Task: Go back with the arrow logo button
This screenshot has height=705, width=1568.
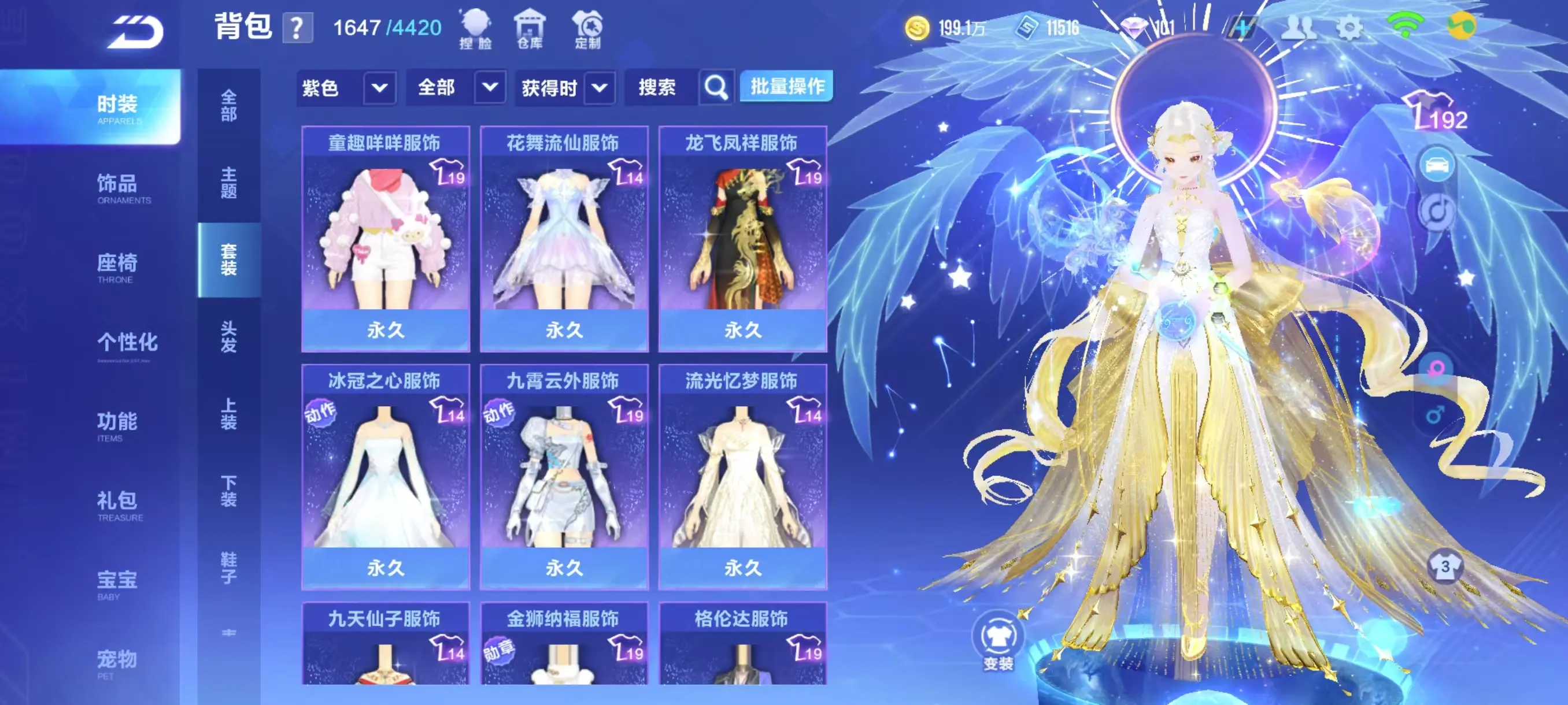Action: pyautogui.click(x=135, y=32)
